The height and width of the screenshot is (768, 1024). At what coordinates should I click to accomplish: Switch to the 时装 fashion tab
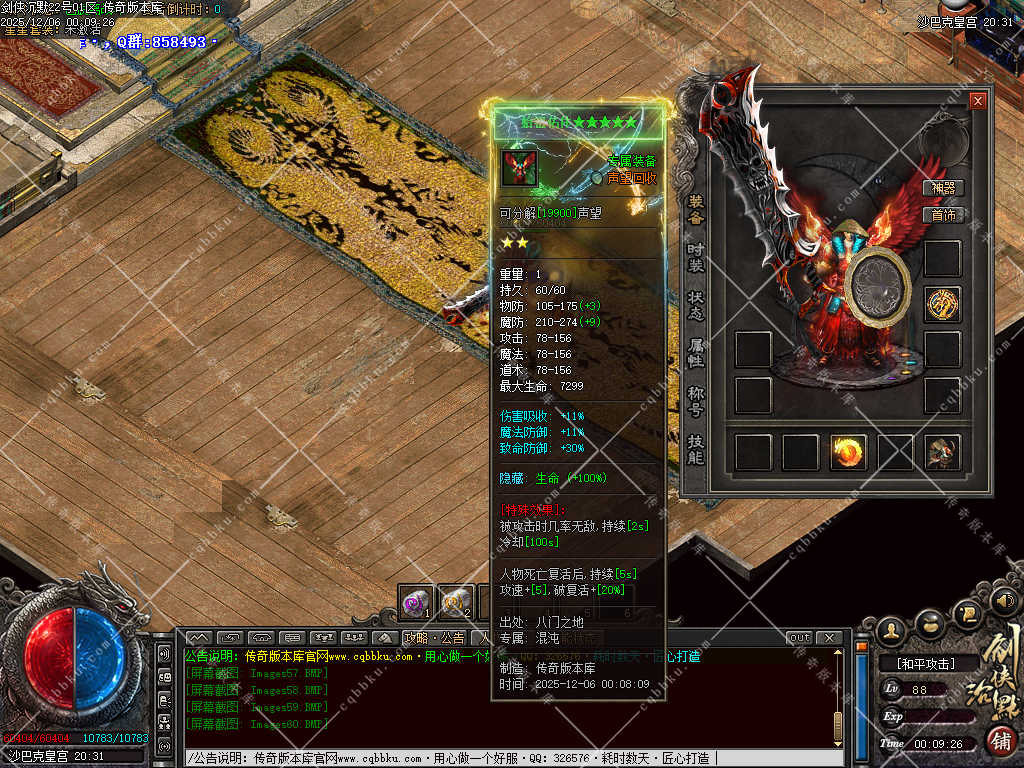[696, 257]
